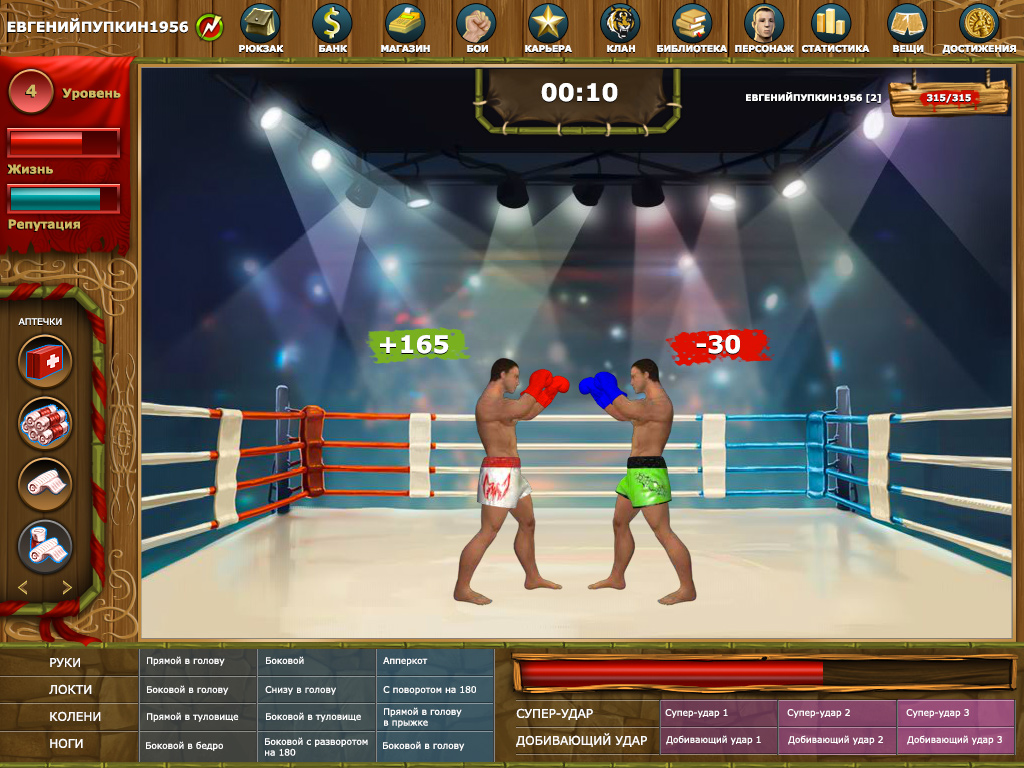Use Добивающий удар 3

coord(955,741)
